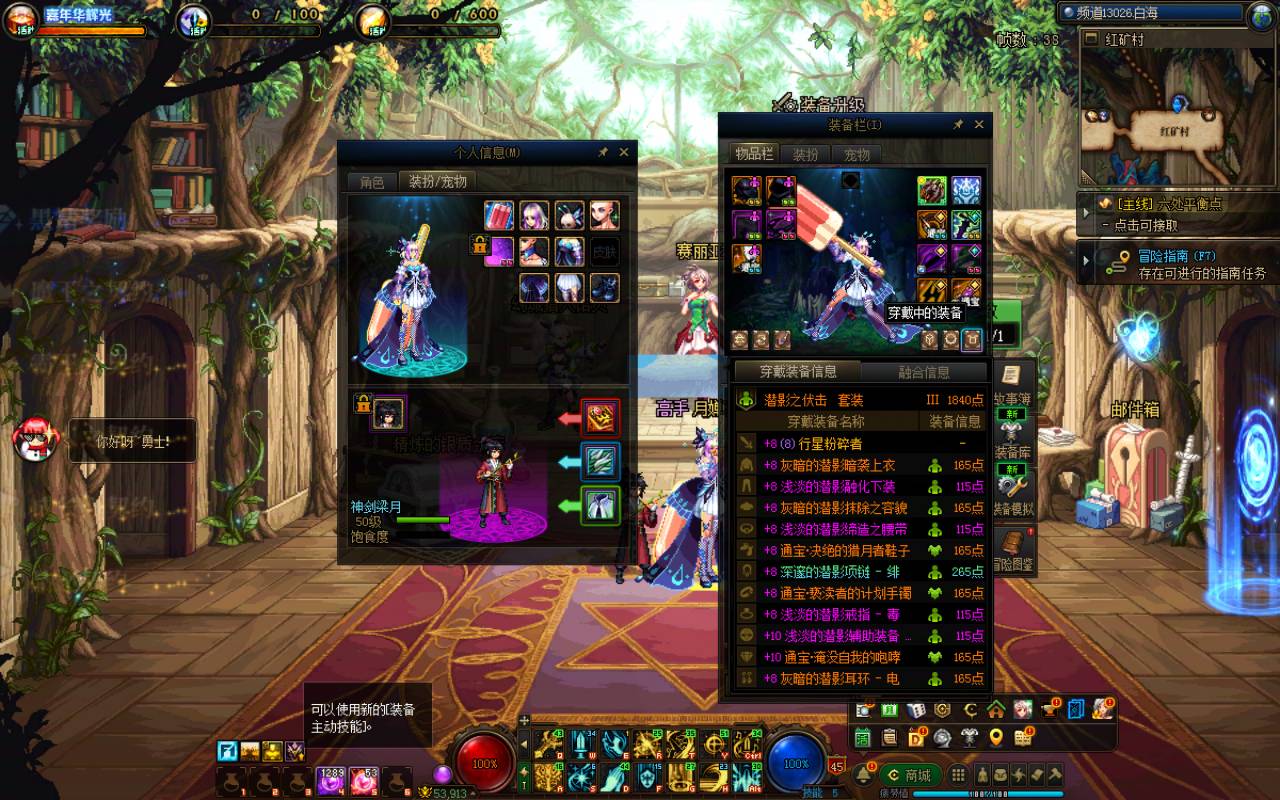1280x800 pixels.
Task: Select the purple hair avatar slot
Action: pyautogui.click(x=534, y=215)
